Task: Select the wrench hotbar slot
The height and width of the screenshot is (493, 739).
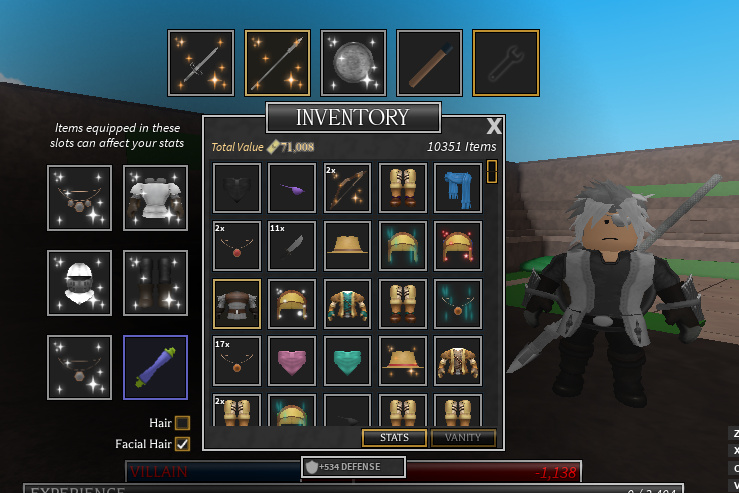Action: (x=505, y=63)
